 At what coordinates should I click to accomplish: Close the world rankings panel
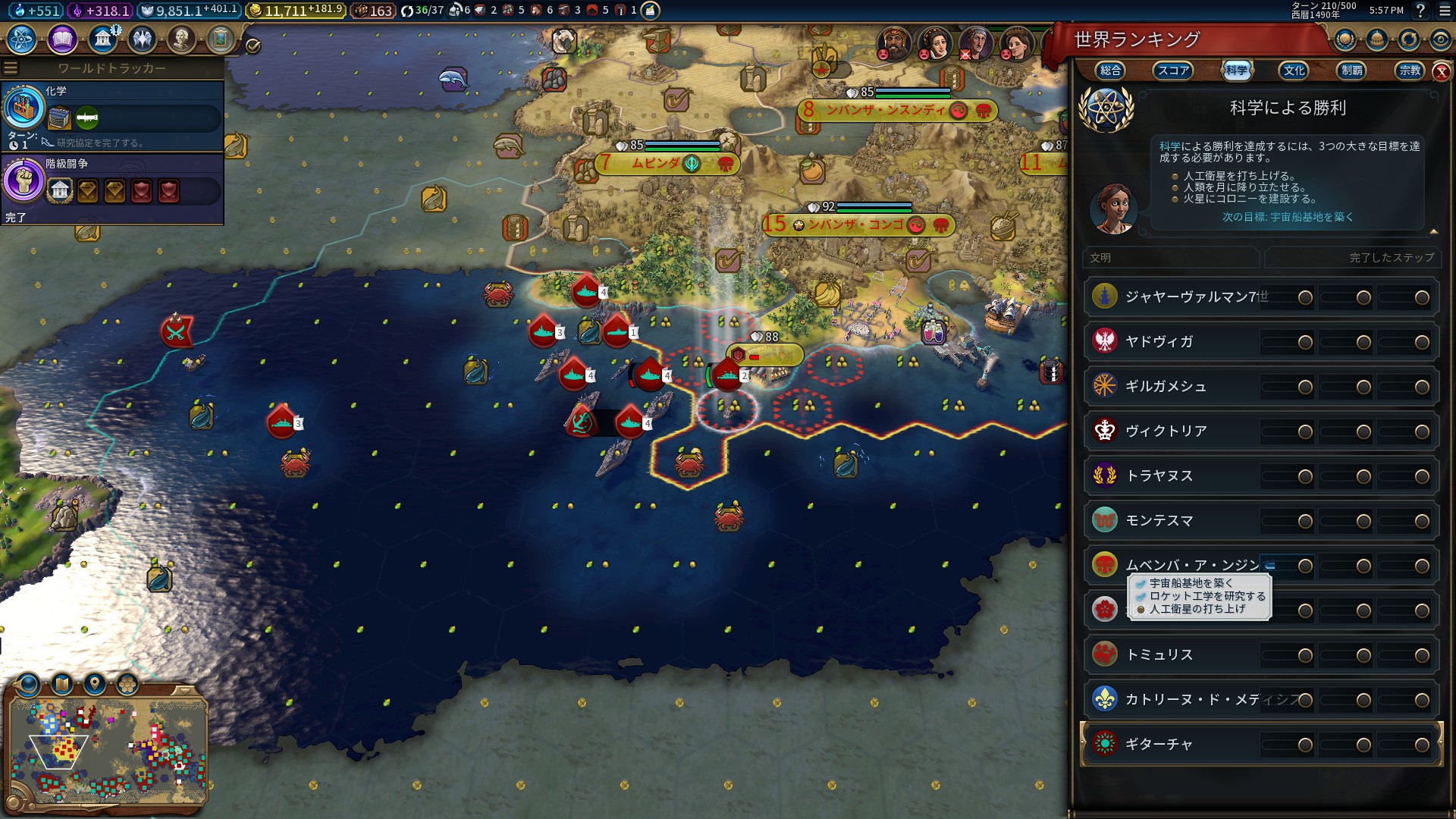point(1441,72)
